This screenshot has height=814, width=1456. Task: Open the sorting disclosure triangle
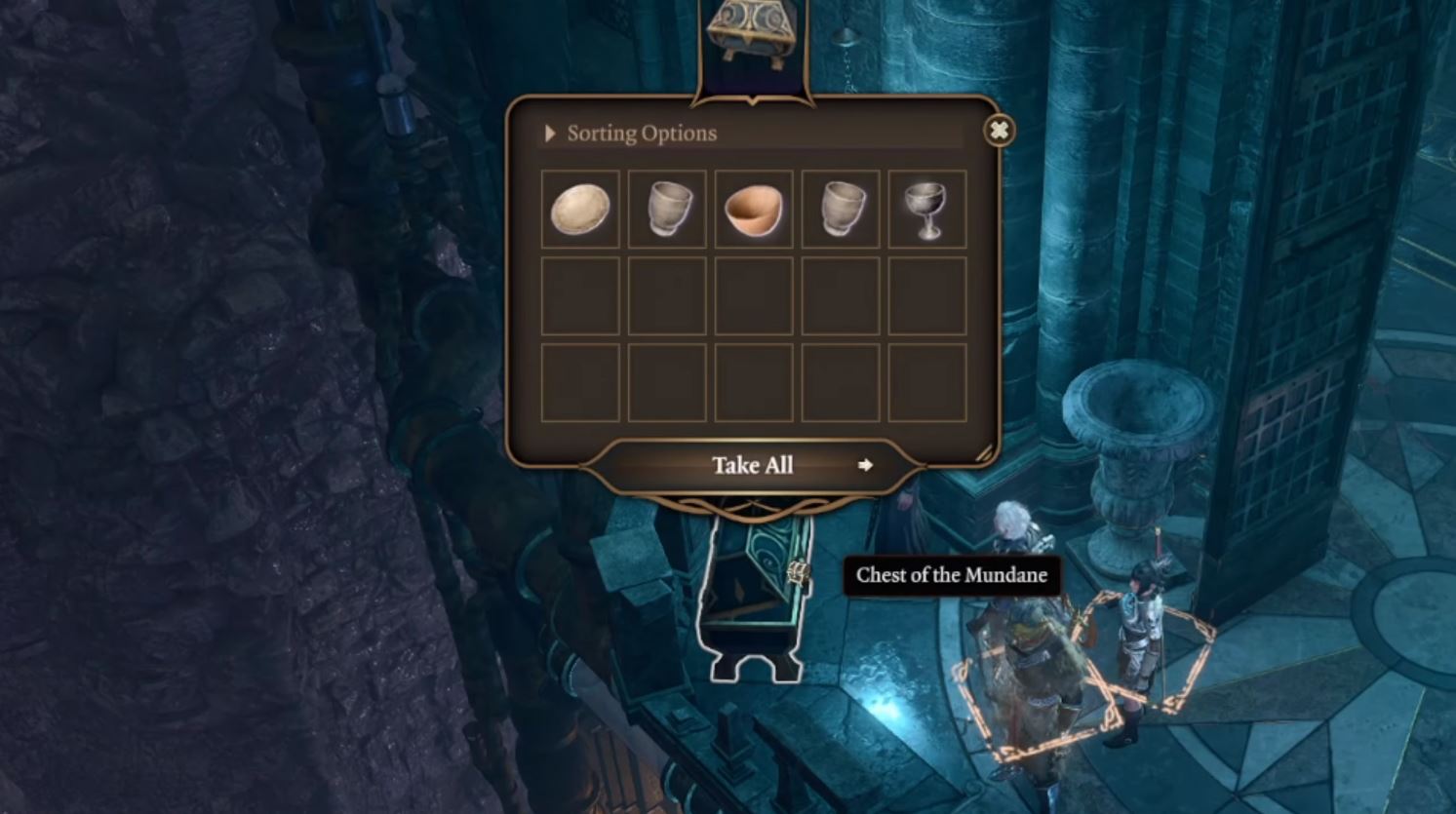549,133
